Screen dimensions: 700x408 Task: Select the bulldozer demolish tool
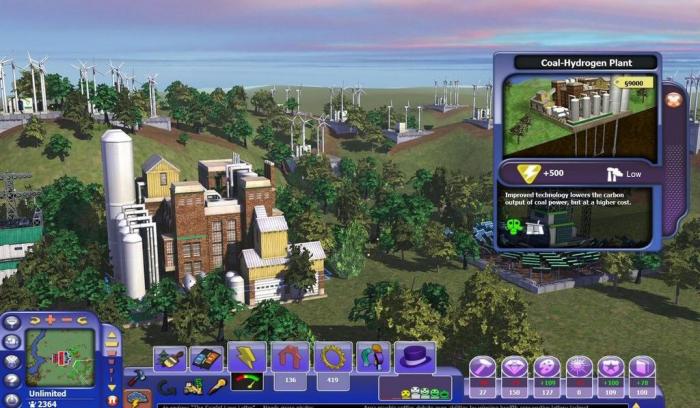[x=193, y=386]
